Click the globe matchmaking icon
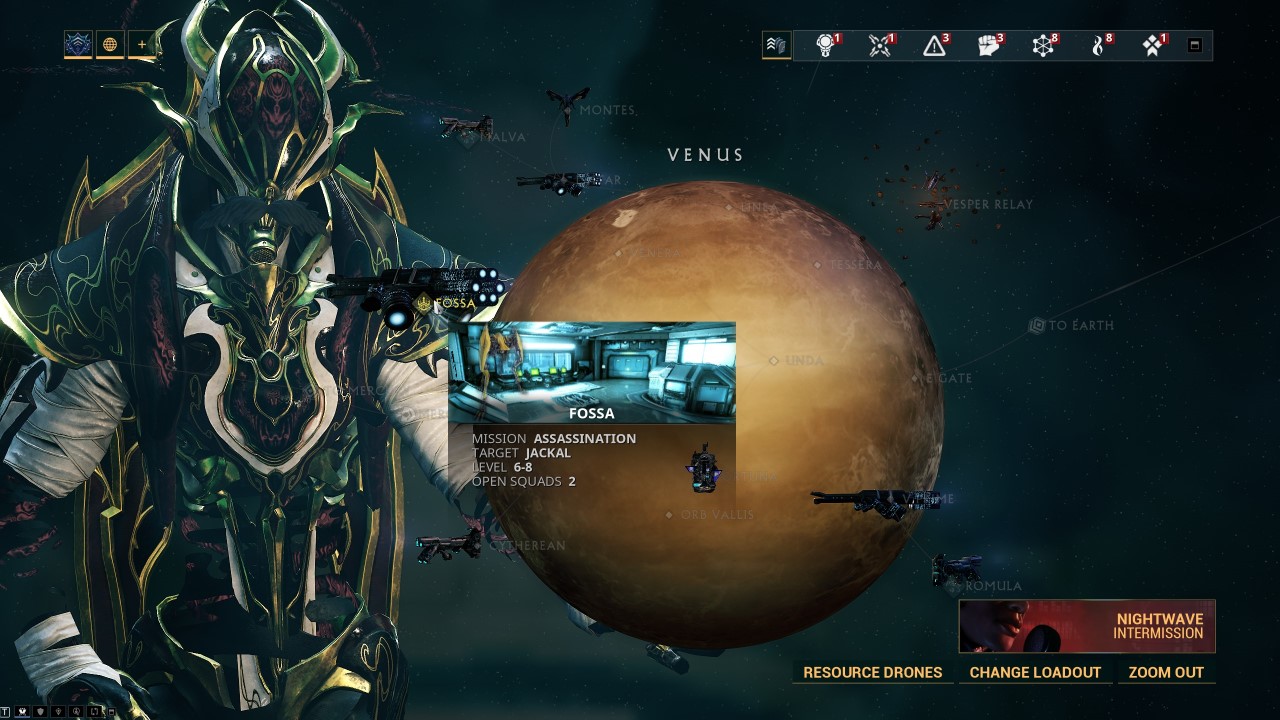The height and width of the screenshot is (720, 1280). [110, 45]
